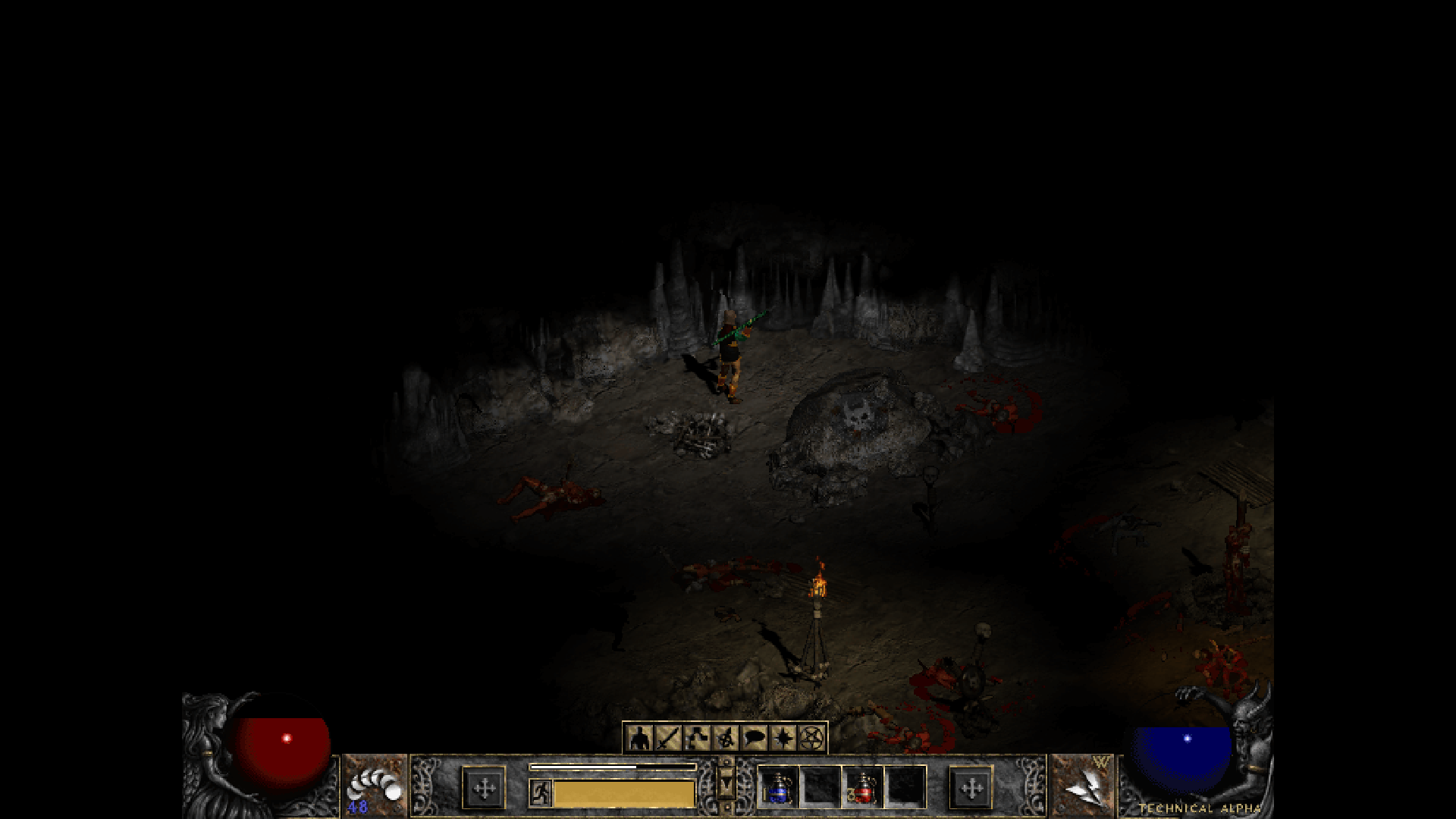The image size is (1456, 819).
Task: Use the red healing potion in belt
Action: (x=863, y=788)
